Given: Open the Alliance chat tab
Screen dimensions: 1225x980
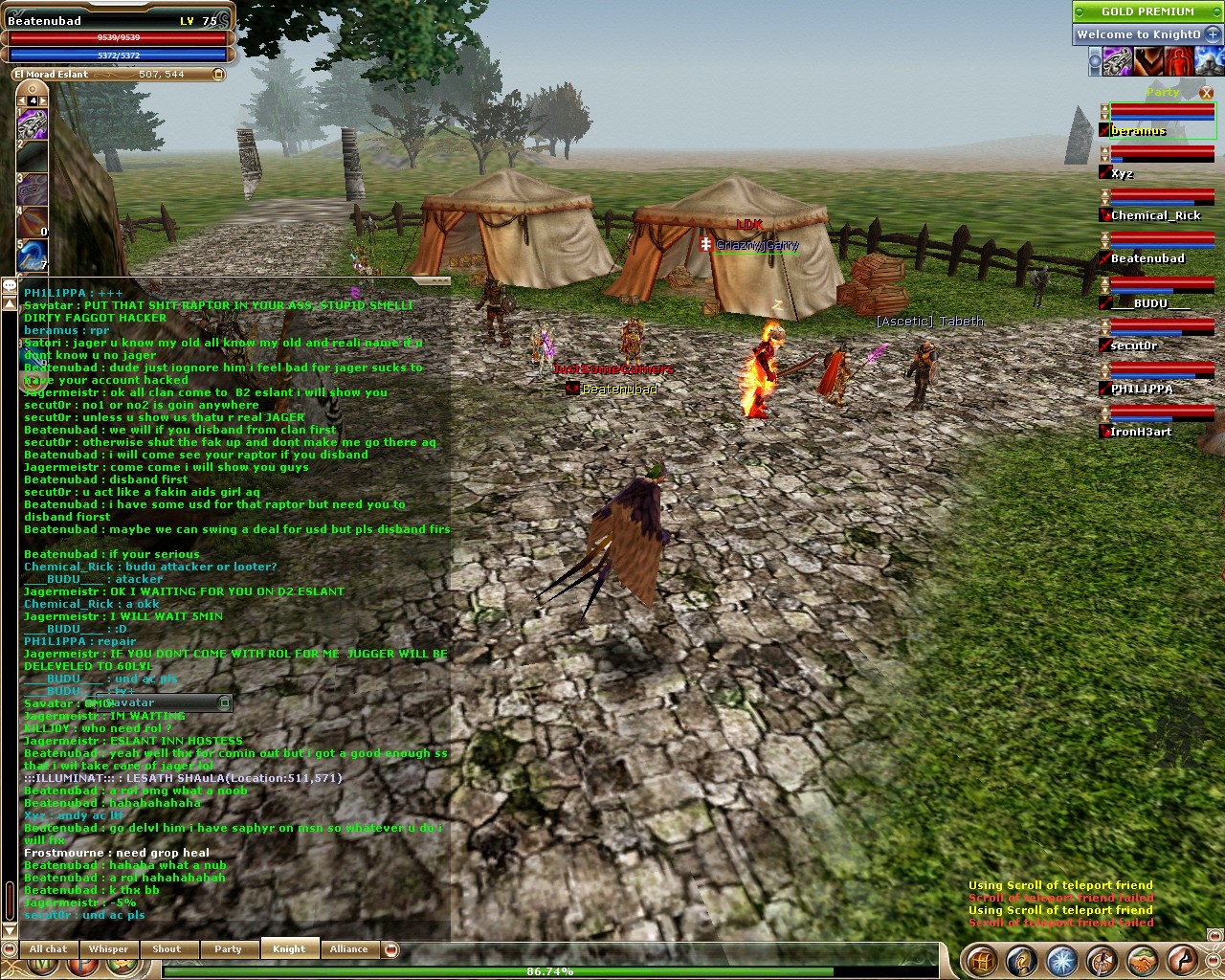Looking at the screenshot, I should [x=348, y=949].
